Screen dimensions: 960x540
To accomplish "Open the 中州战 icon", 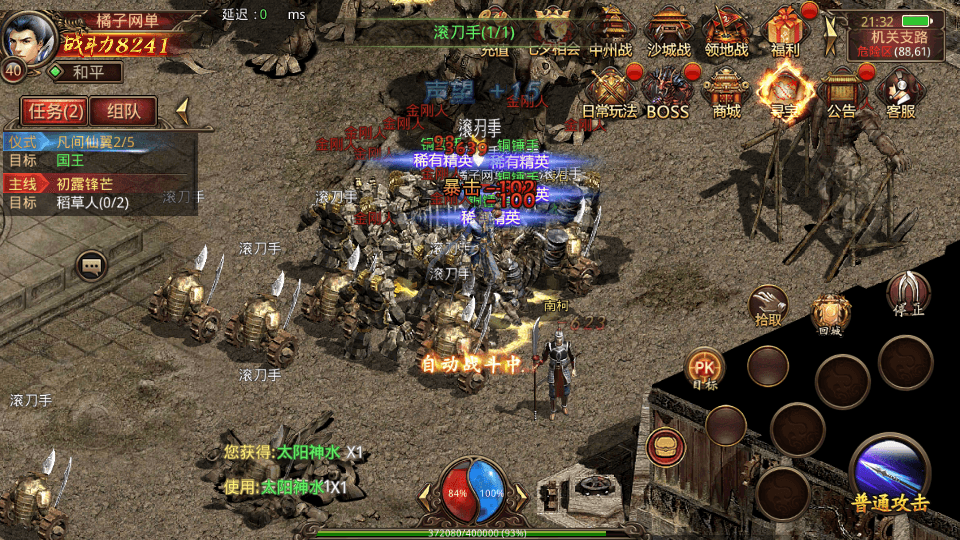I will 611,31.
